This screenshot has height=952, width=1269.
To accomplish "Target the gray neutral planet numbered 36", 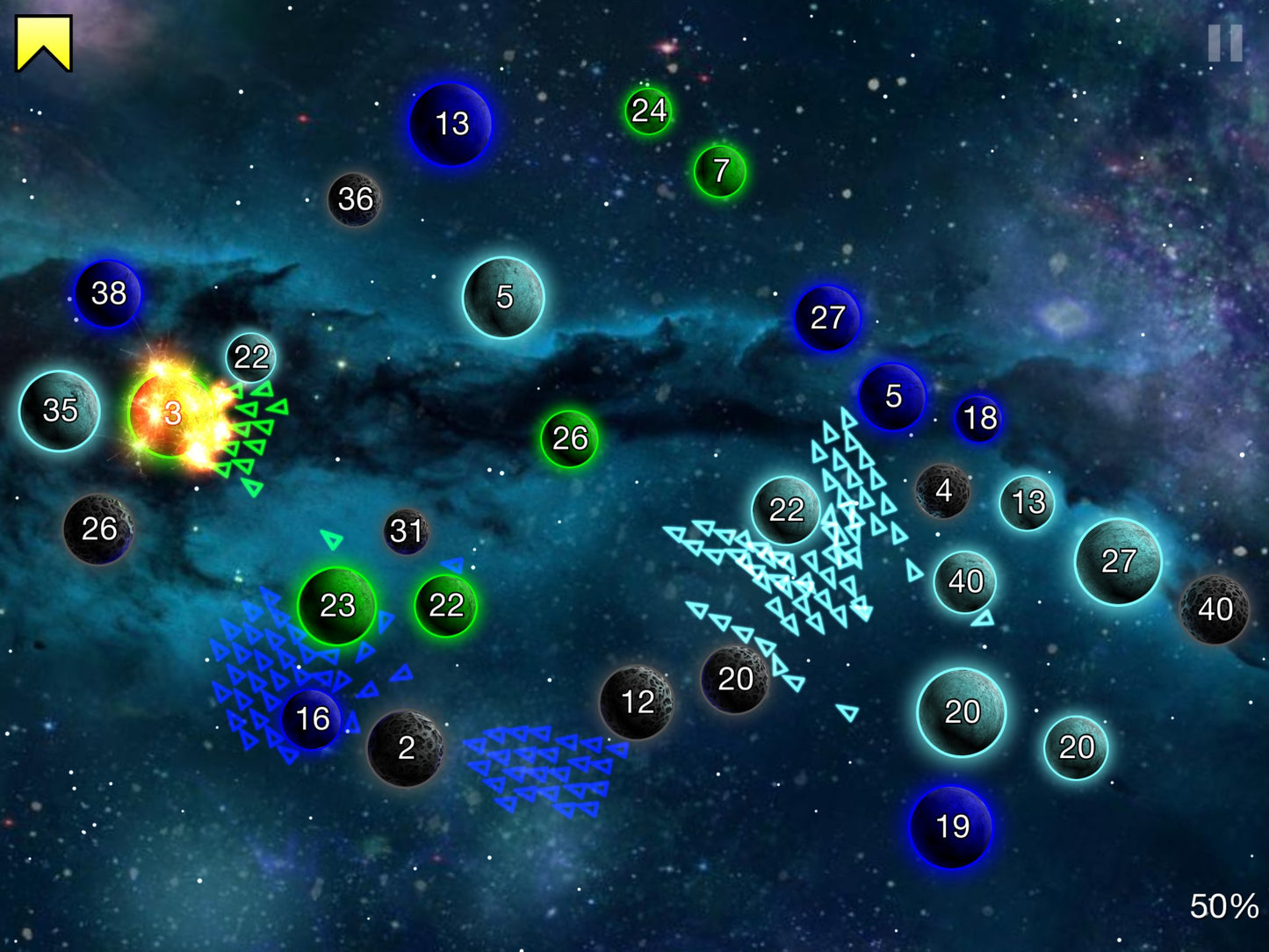I will [355, 199].
